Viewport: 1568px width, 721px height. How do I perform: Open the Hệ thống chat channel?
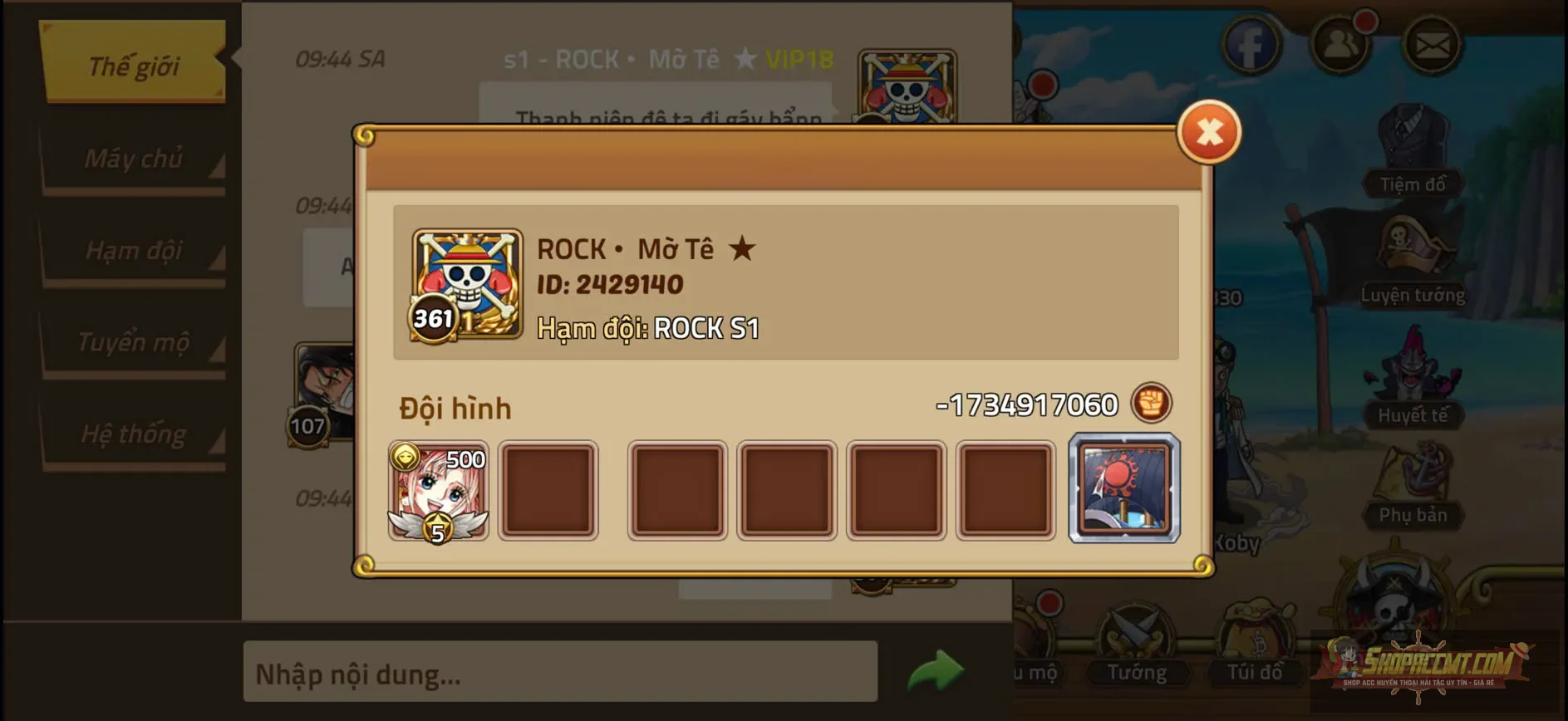click(x=133, y=434)
